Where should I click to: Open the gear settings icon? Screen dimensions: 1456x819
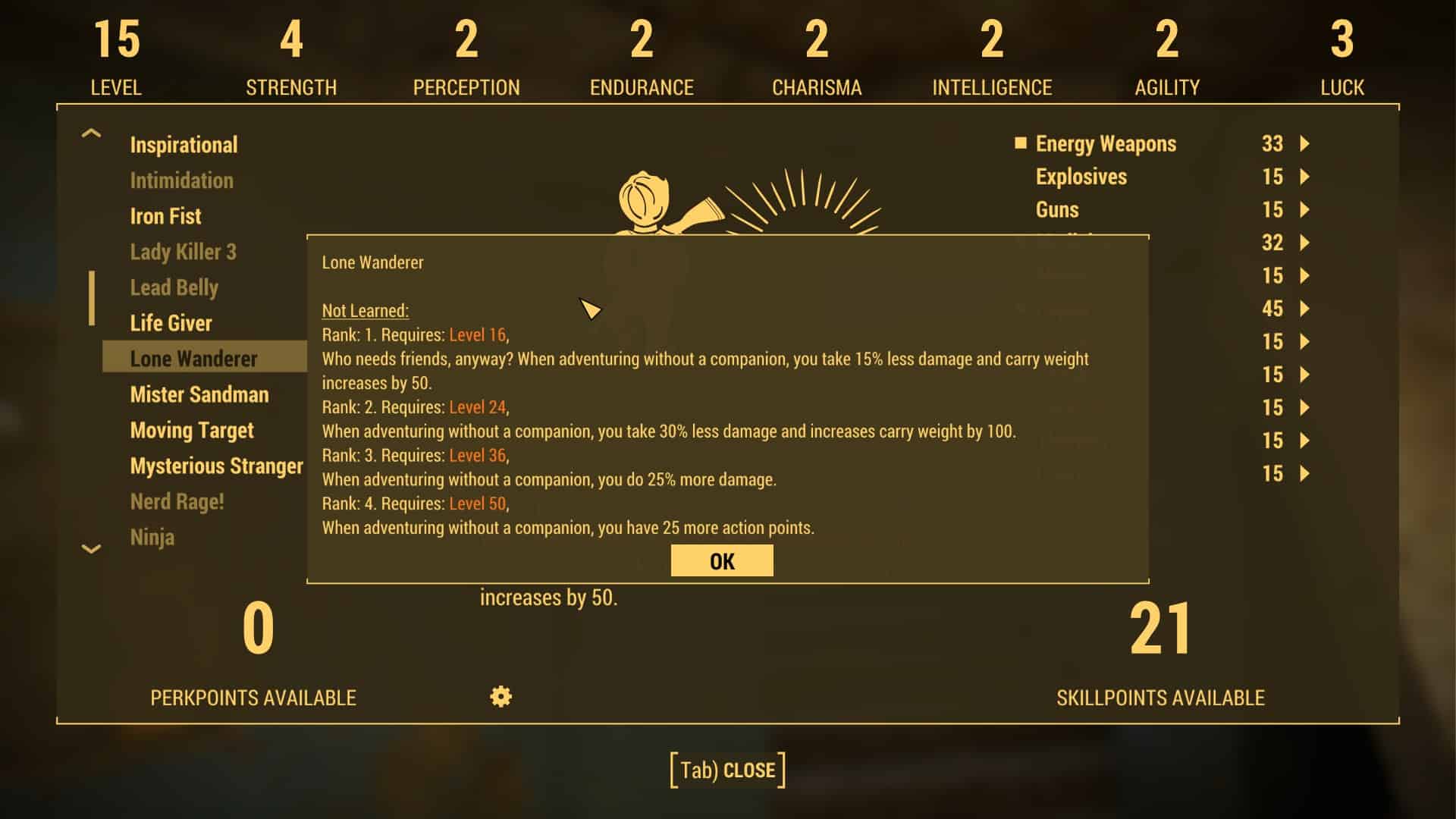pyautogui.click(x=500, y=696)
